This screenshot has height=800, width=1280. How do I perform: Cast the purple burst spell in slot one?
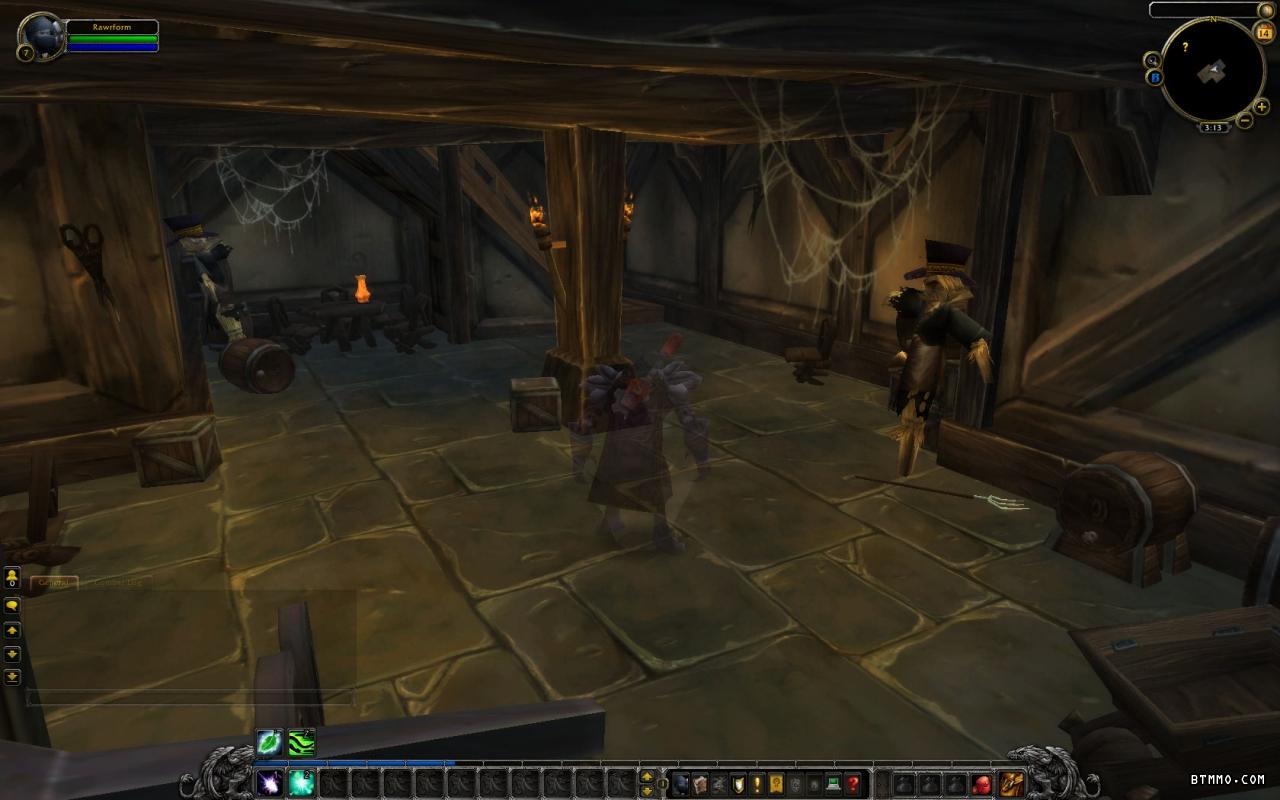pyautogui.click(x=270, y=783)
